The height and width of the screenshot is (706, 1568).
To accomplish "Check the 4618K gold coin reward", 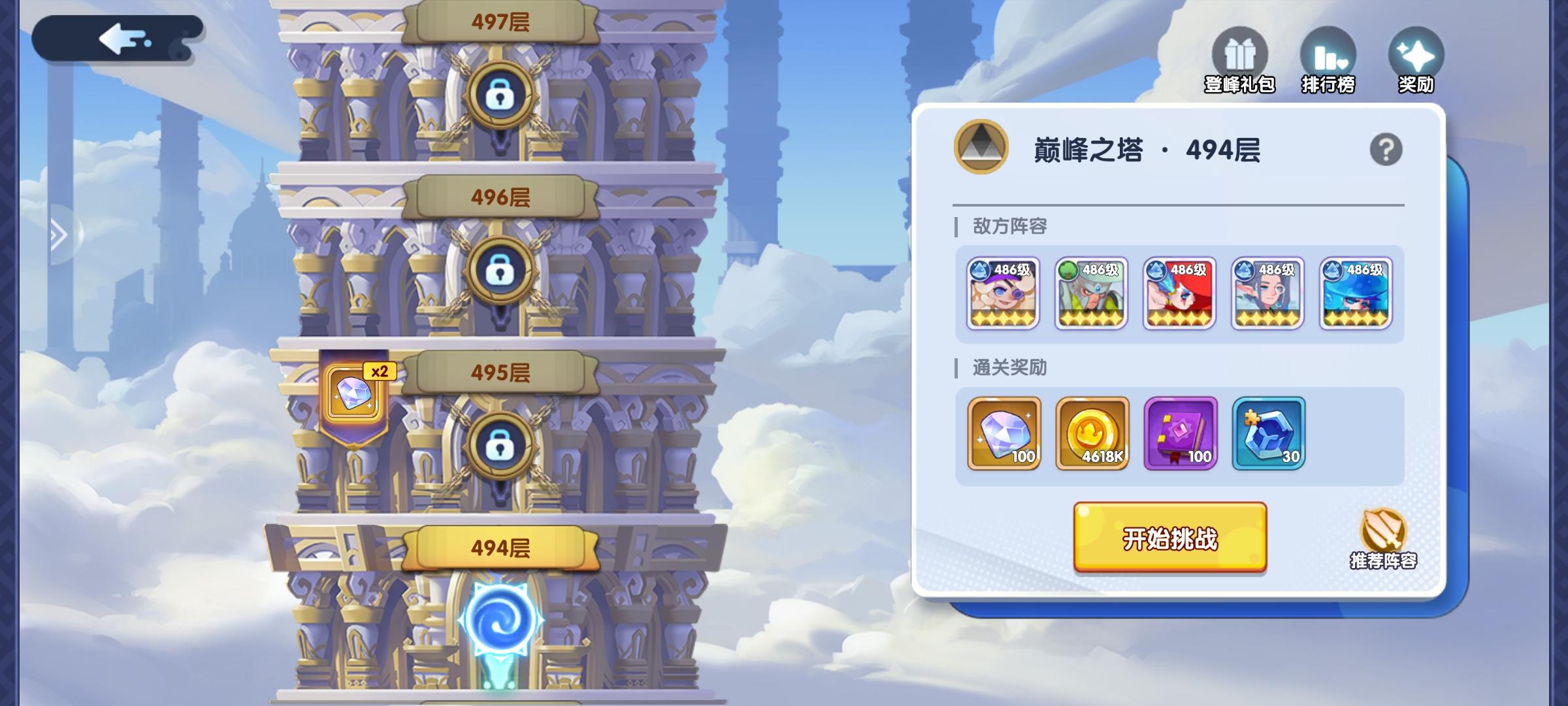I will pos(1090,433).
